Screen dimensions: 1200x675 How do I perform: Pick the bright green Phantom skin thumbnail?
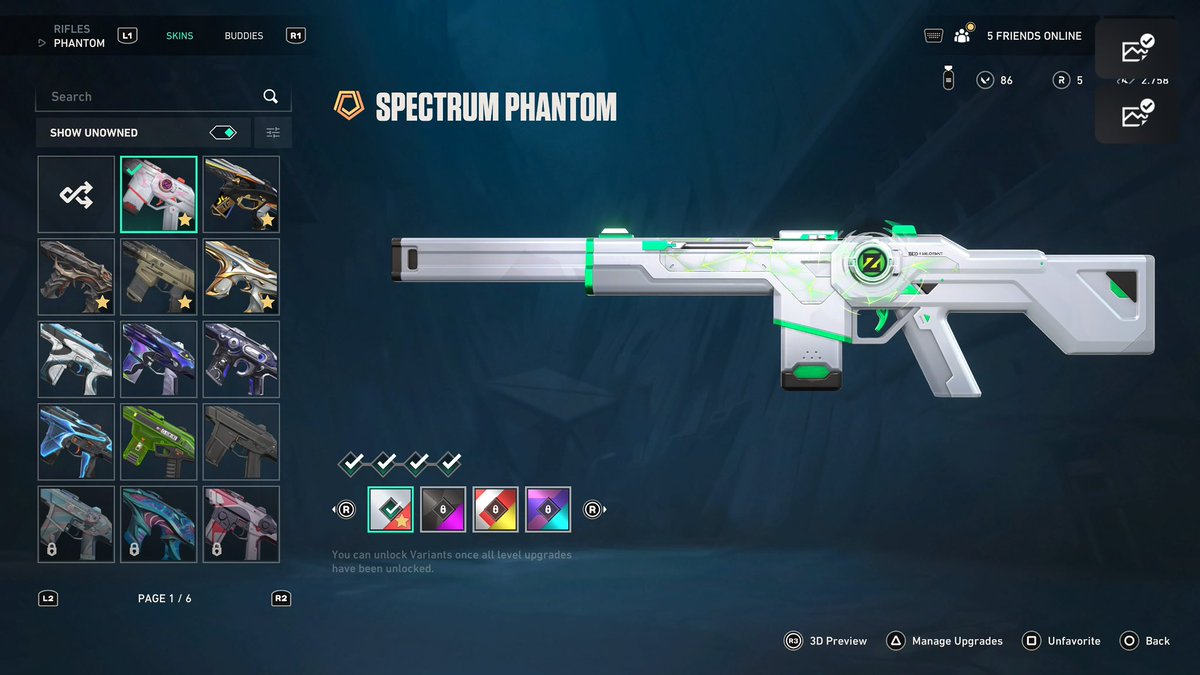coord(159,441)
